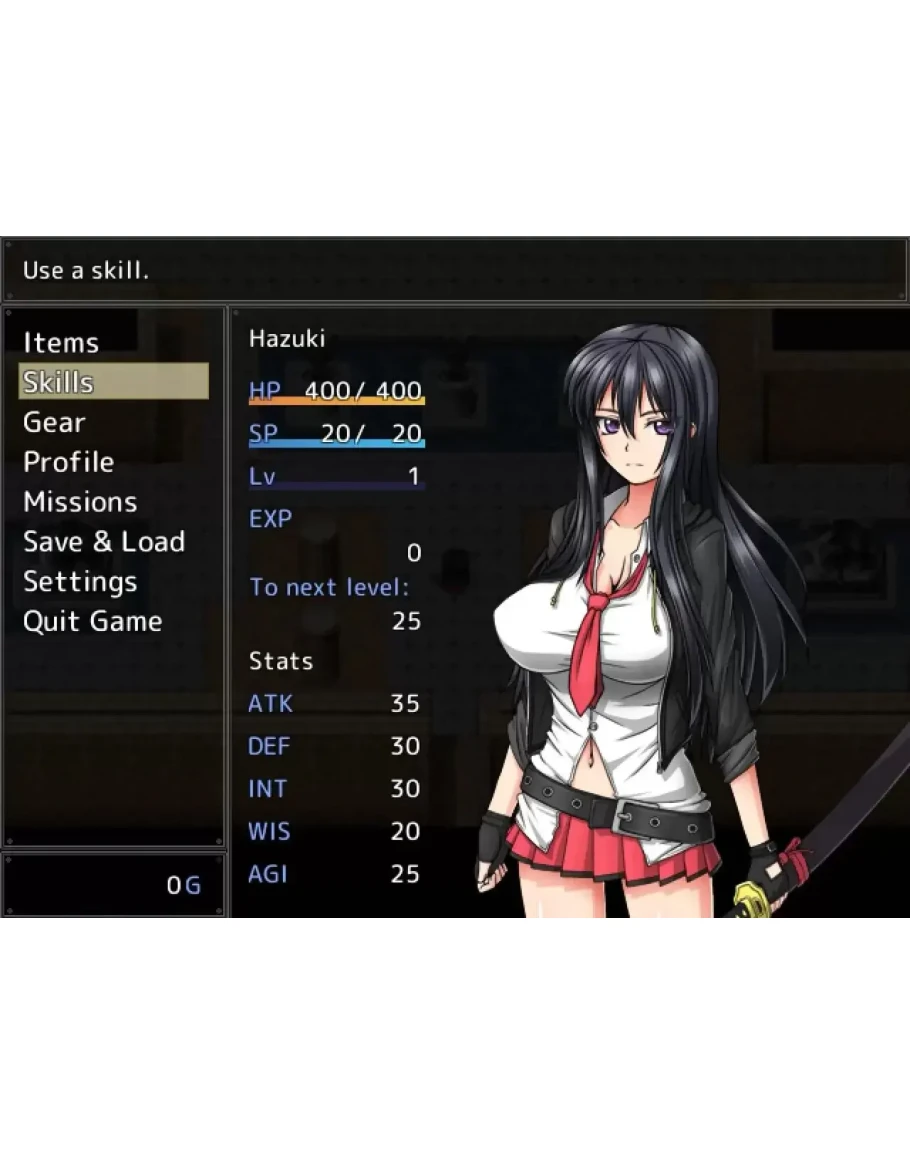Choose Save & Load
This screenshot has width=910, height=1155.
coord(104,542)
